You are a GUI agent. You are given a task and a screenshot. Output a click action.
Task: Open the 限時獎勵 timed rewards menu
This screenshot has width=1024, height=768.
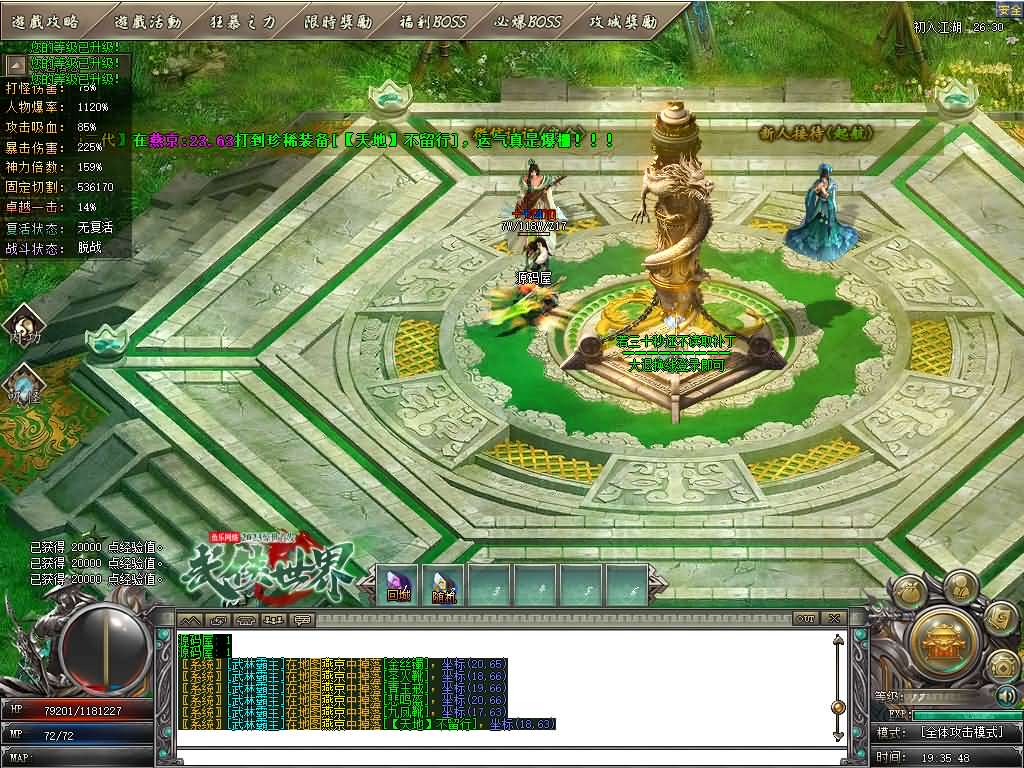pyautogui.click(x=338, y=21)
